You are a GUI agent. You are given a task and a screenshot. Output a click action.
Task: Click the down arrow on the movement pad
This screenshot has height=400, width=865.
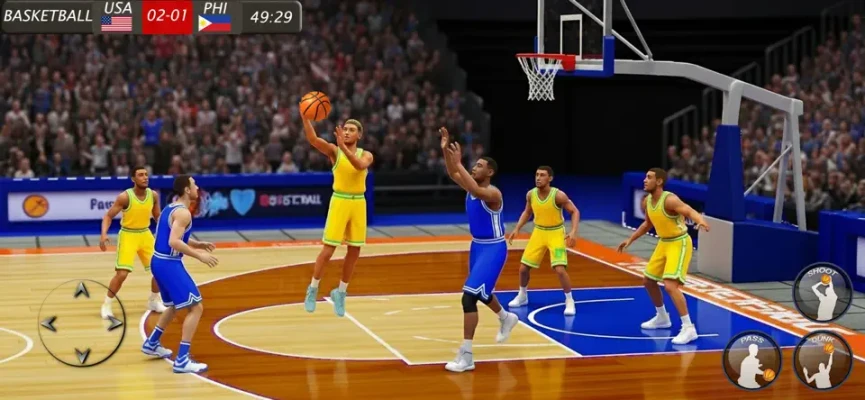coord(82,354)
